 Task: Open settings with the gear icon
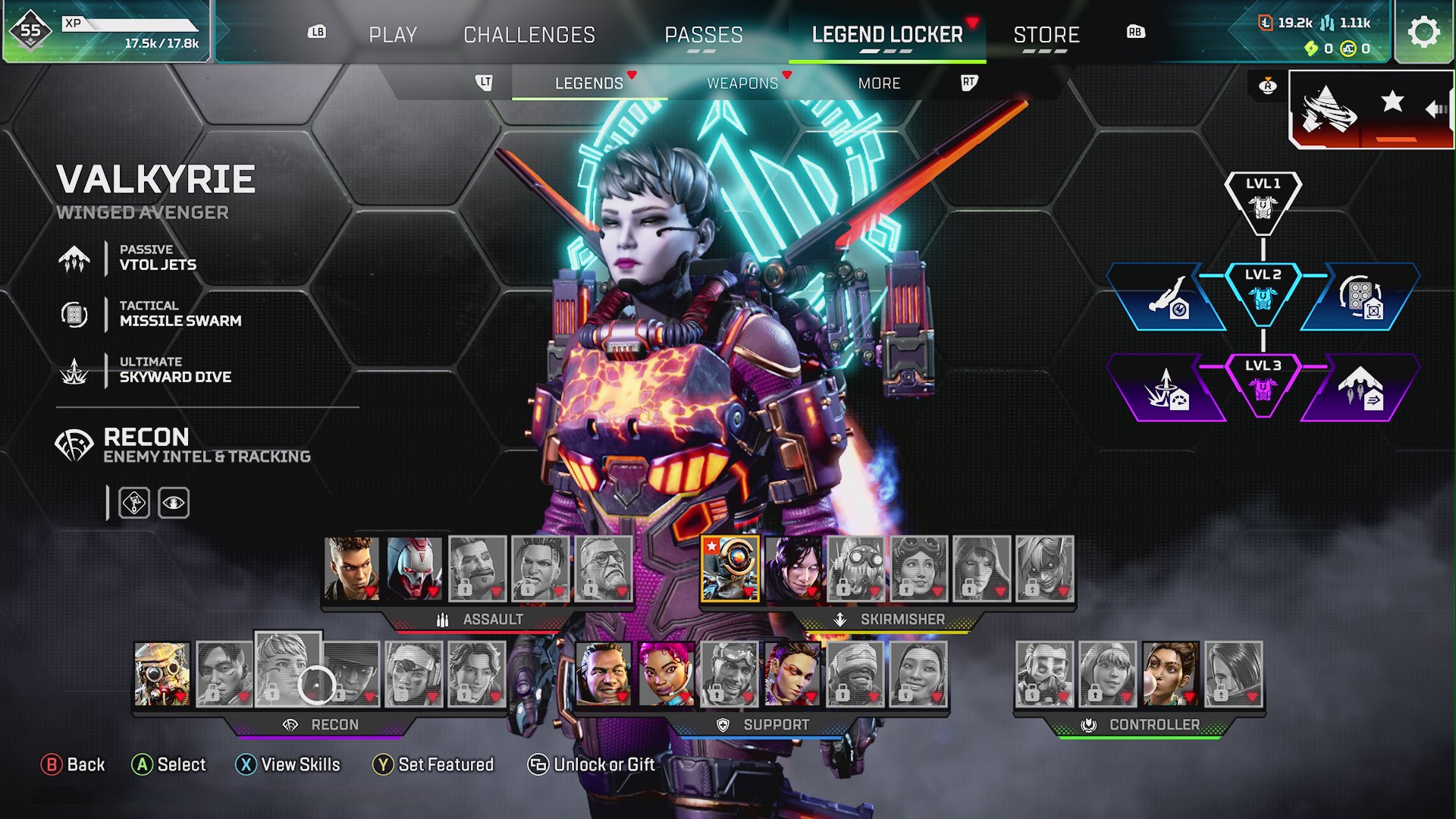click(1423, 33)
